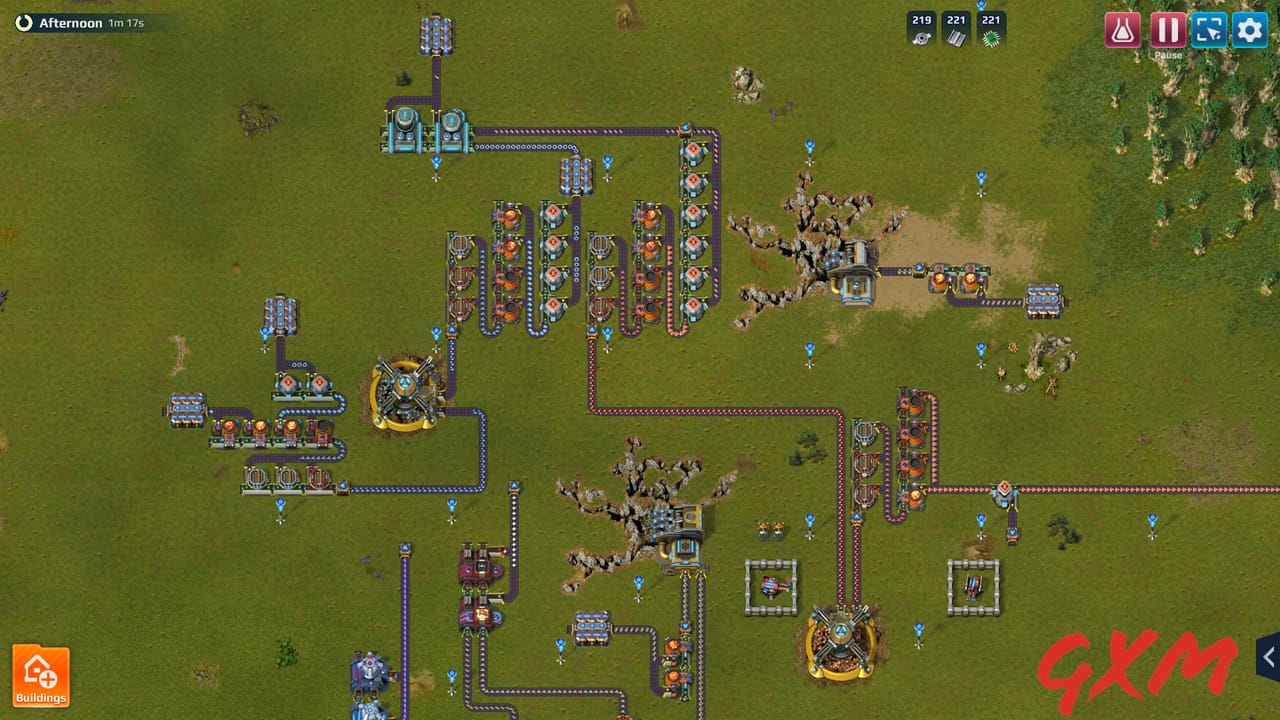Click the green circuit resource counter
Viewport: 1280px width, 720px height.
tap(991, 27)
